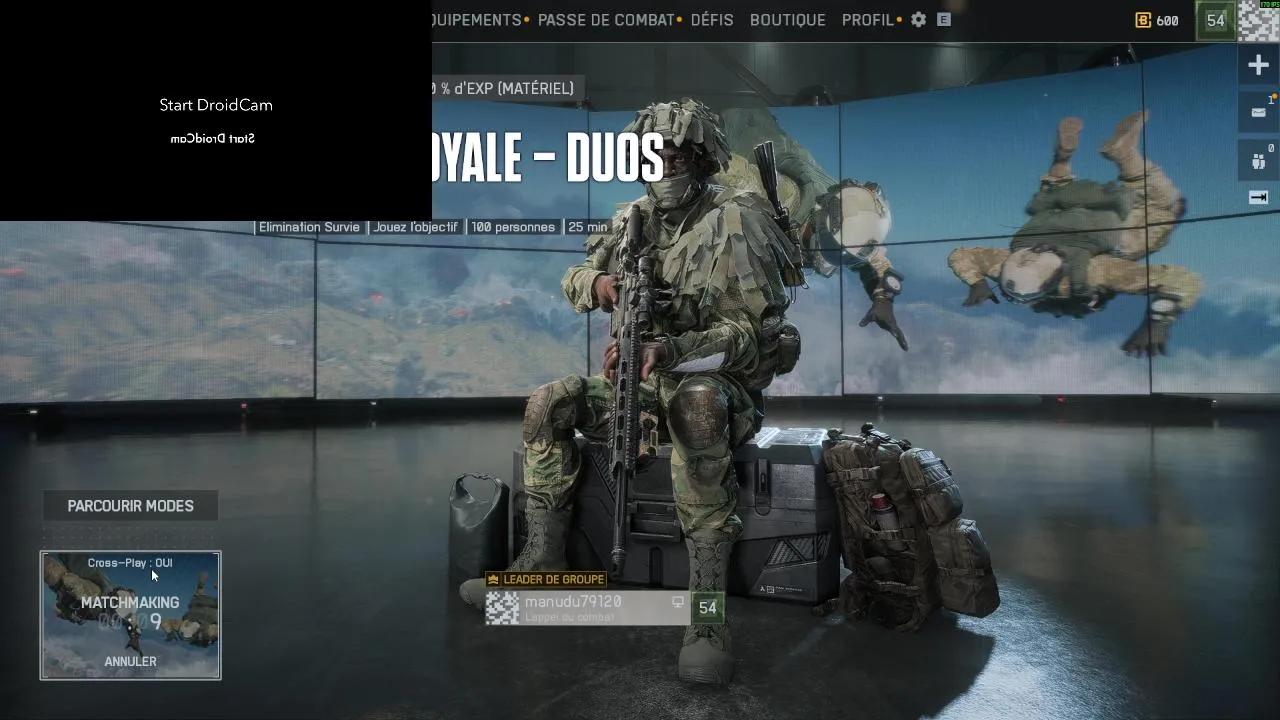Open the PASSE DE COMBAT tab
This screenshot has width=1280, height=720.
(605, 20)
